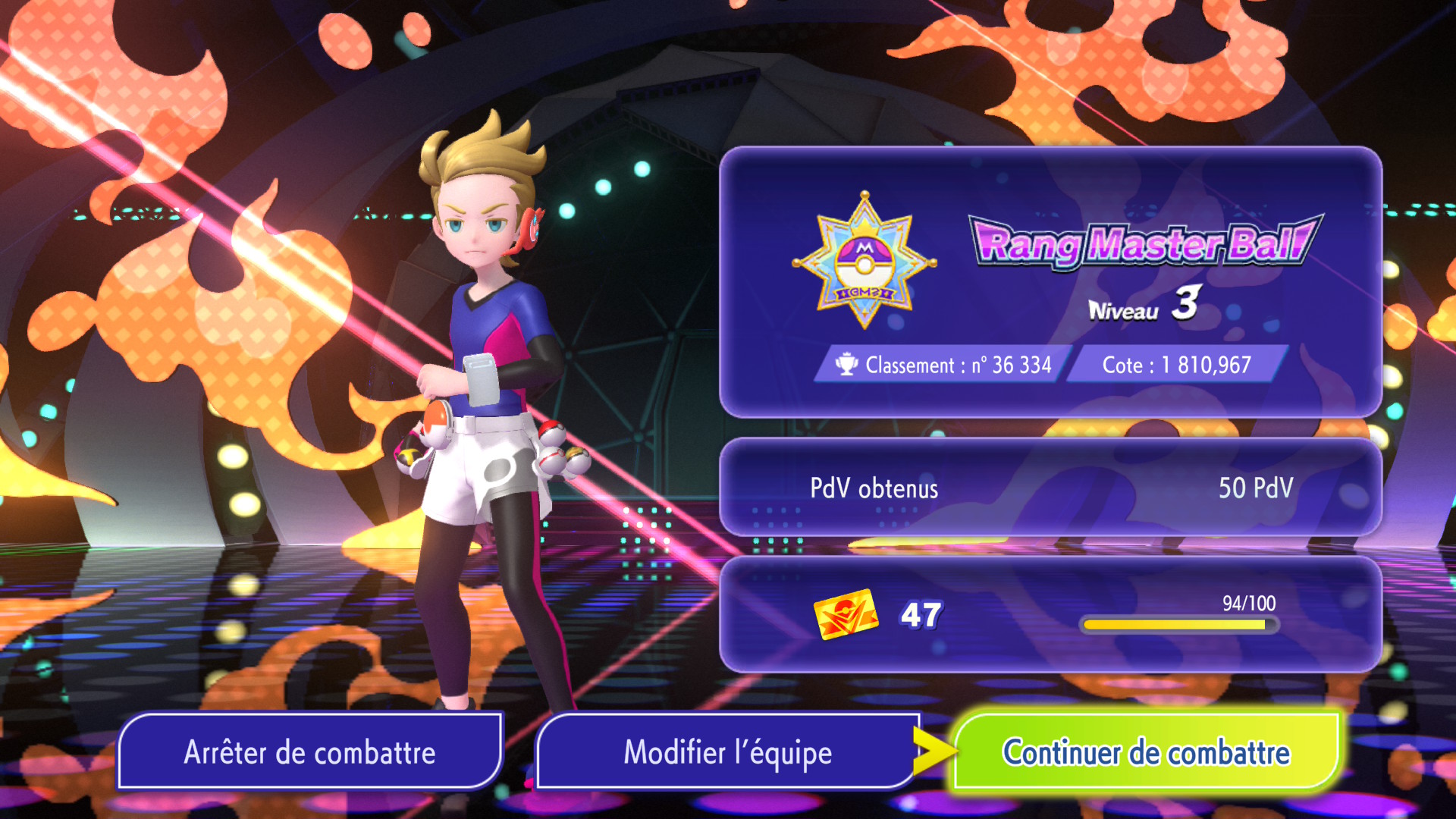Choose Arrêter de combattre
Viewport: 1456px width, 819px height.
[x=309, y=752]
